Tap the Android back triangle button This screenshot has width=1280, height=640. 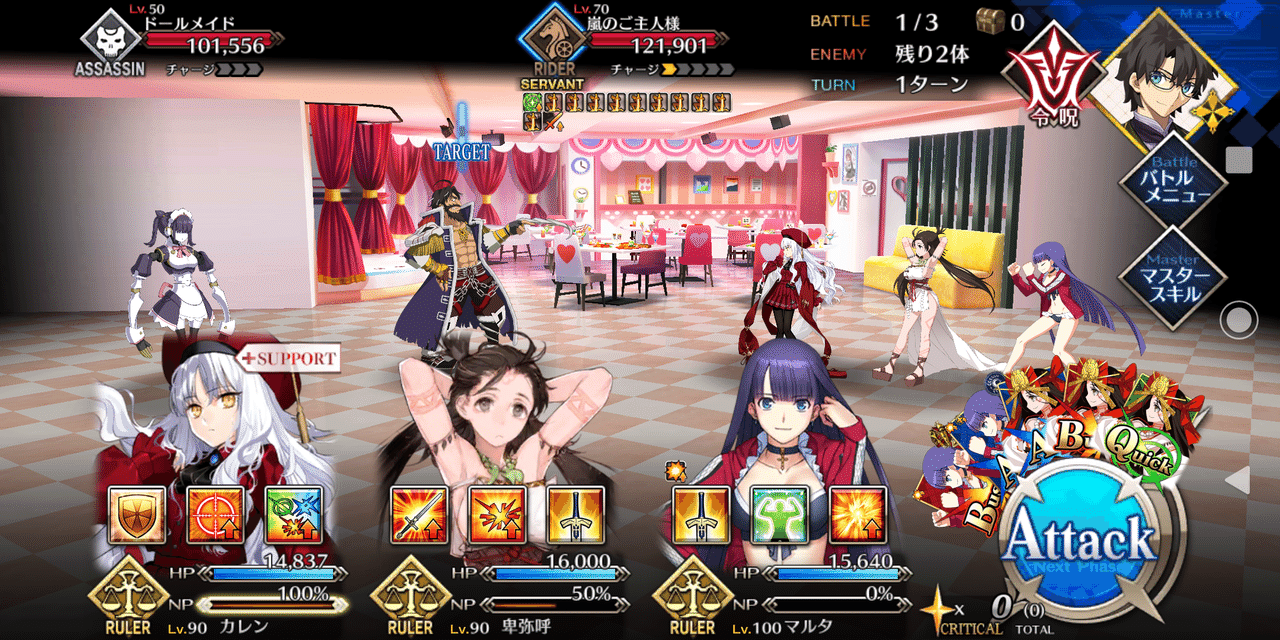[1237, 481]
